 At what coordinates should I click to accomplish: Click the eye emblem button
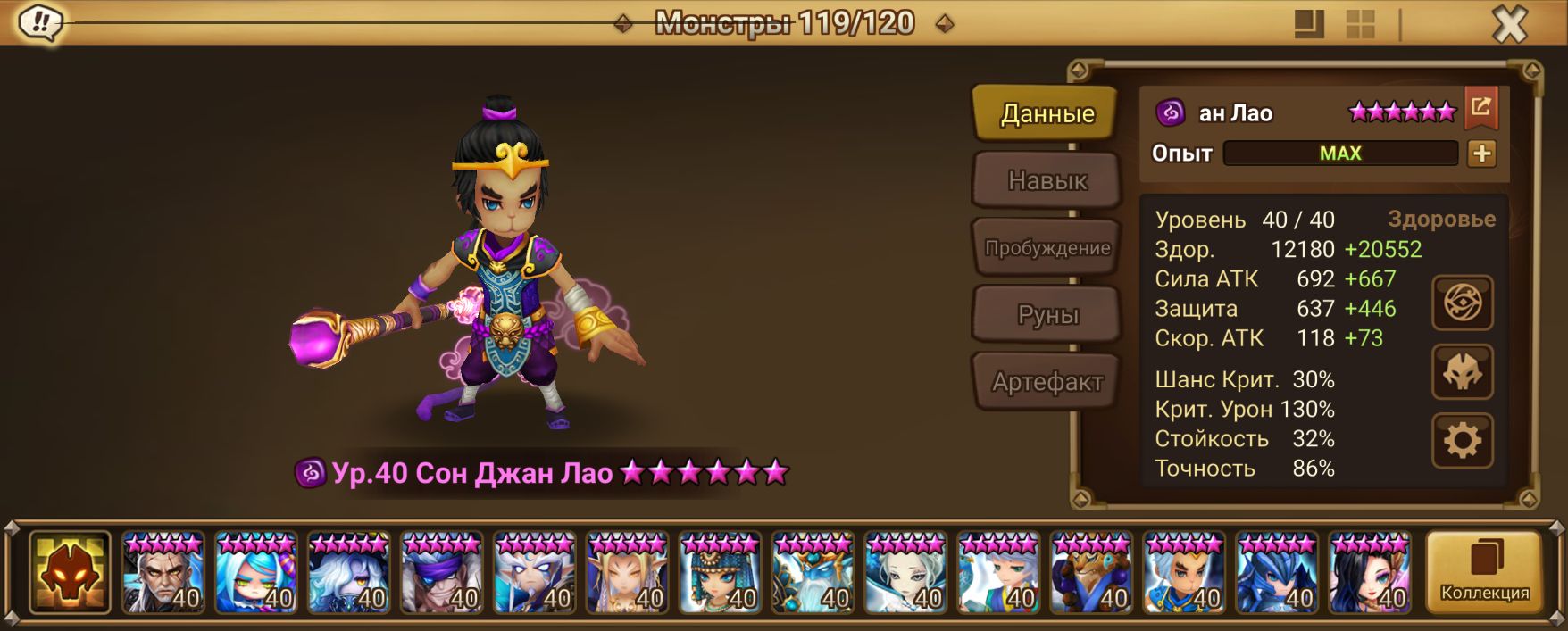click(x=1462, y=303)
